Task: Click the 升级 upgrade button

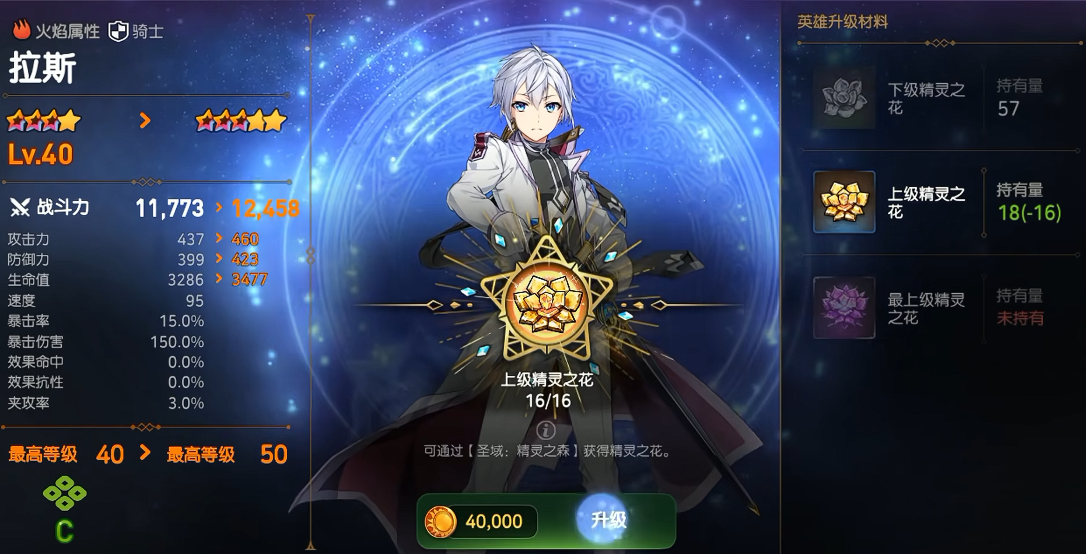Action: pos(608,520)
